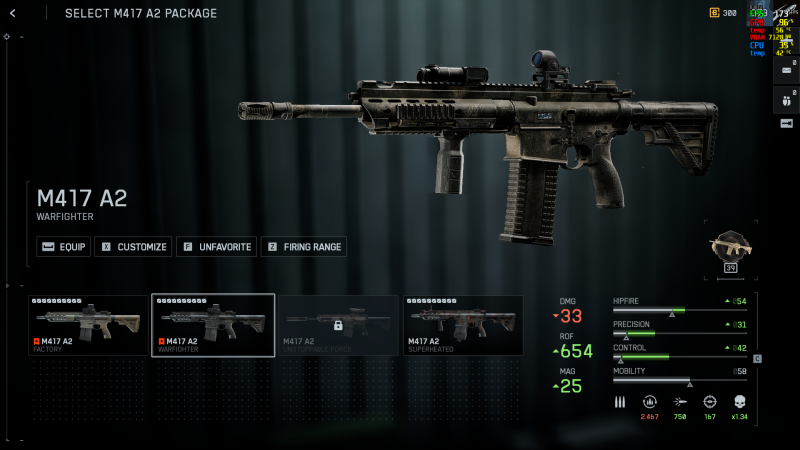This screenshot has height=450, width=800.
Task: Select the M417 A2 Factory package
Action: (x=88, y=325)
